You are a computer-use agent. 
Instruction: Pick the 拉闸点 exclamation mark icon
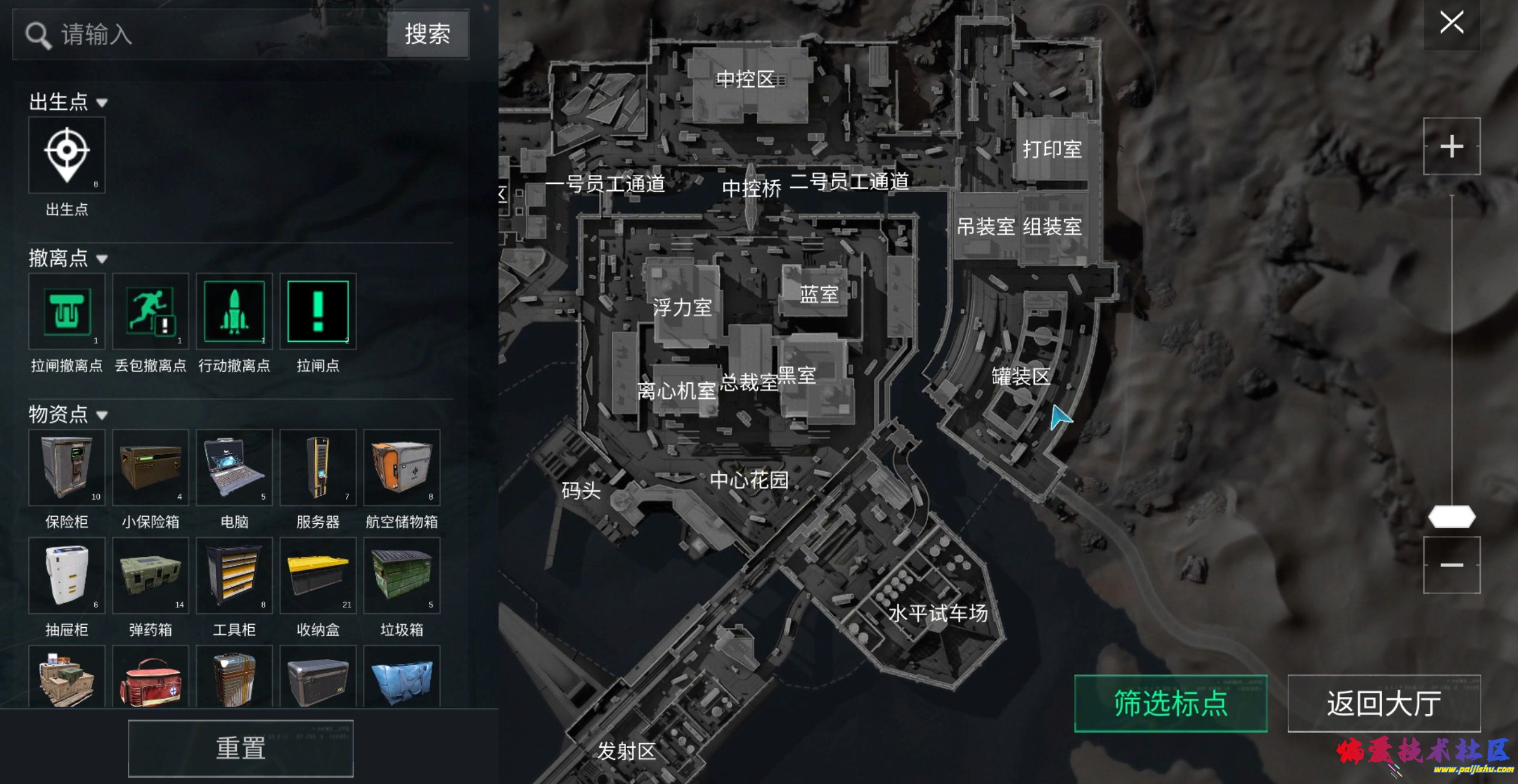coord(318,311)
